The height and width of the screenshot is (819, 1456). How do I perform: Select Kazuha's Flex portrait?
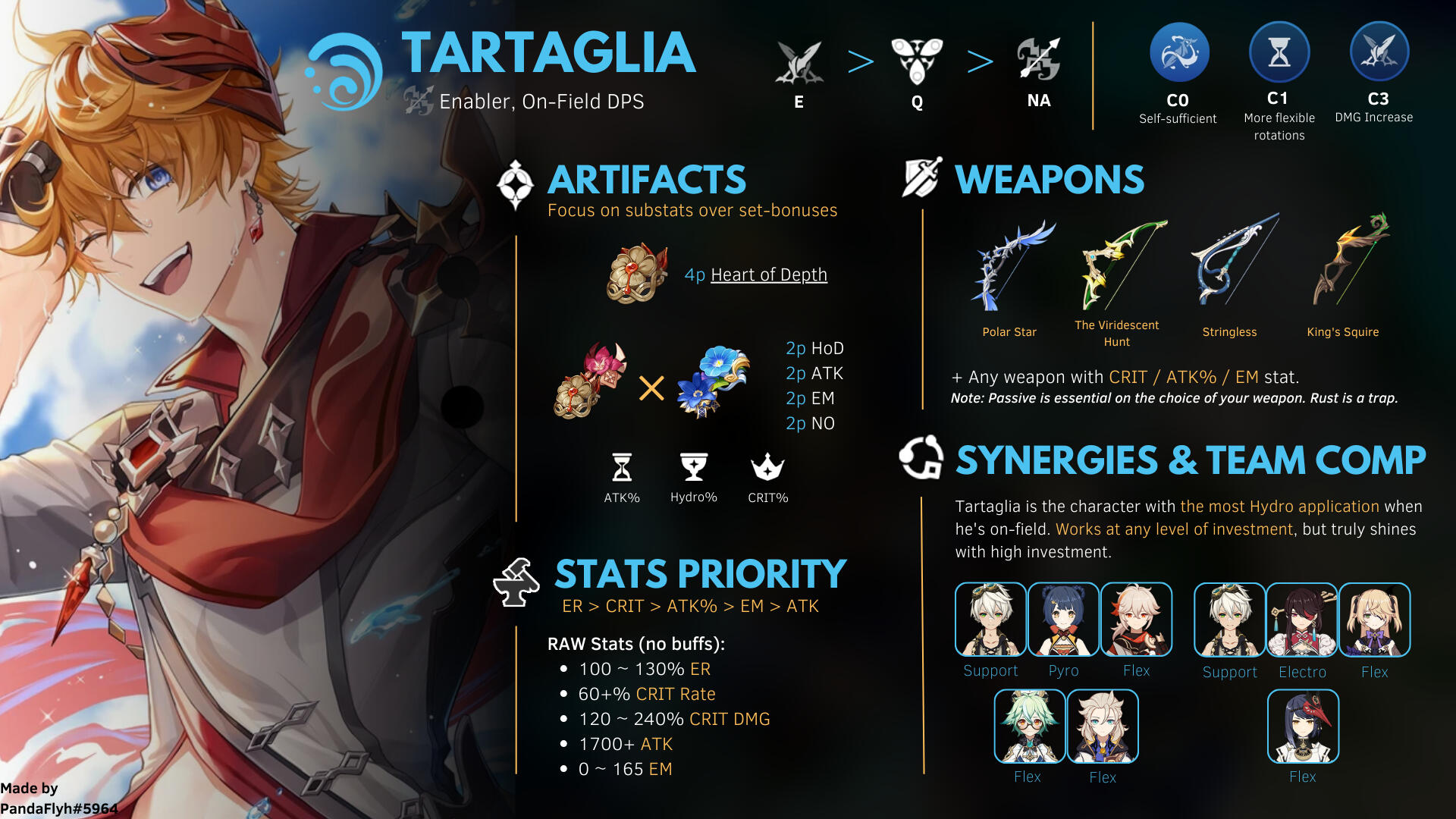pos(1136,620)
